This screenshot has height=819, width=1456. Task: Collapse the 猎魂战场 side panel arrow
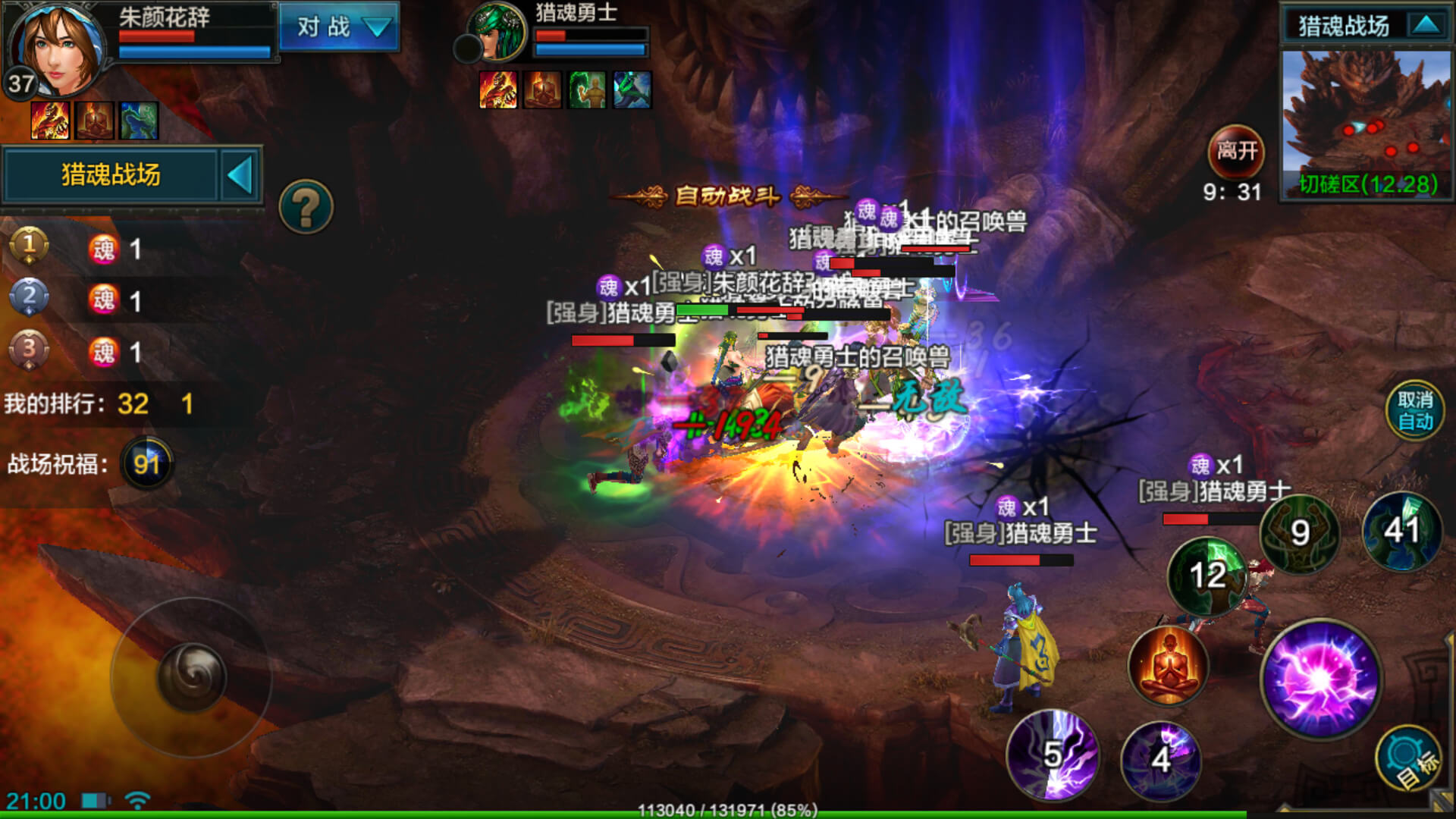240,176
